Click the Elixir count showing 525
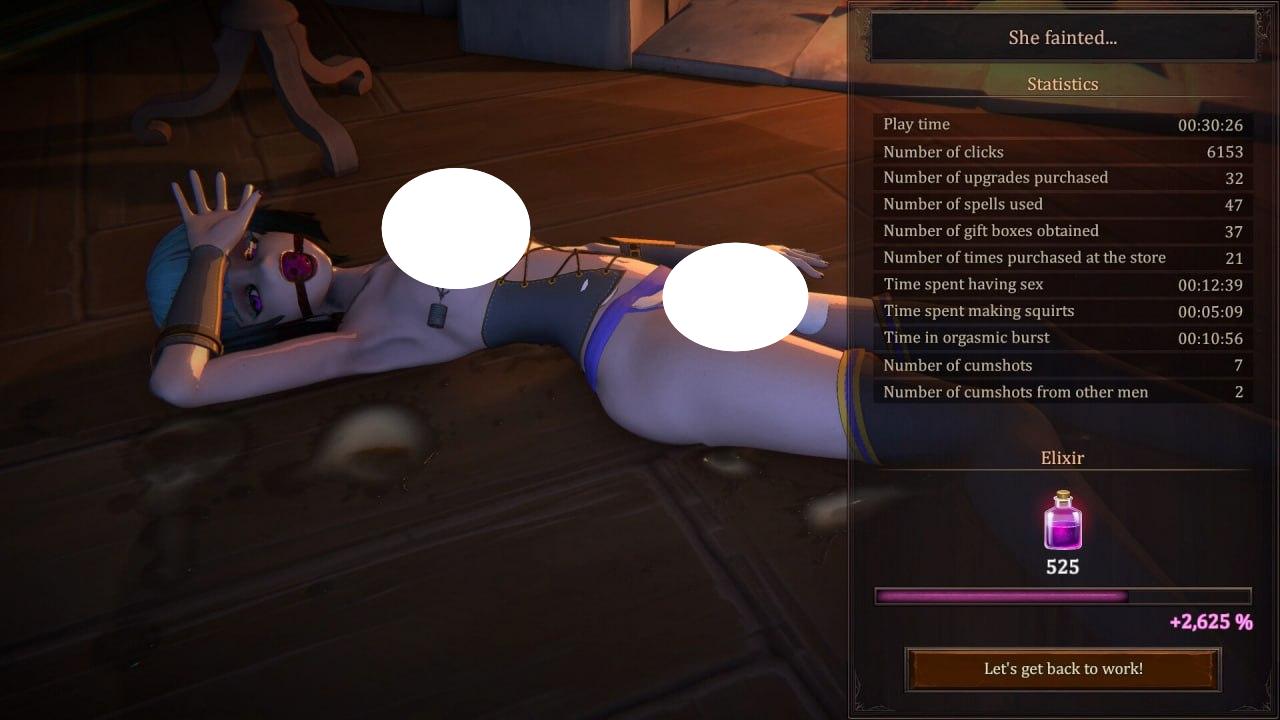1280x720 pixels. 1062,566
